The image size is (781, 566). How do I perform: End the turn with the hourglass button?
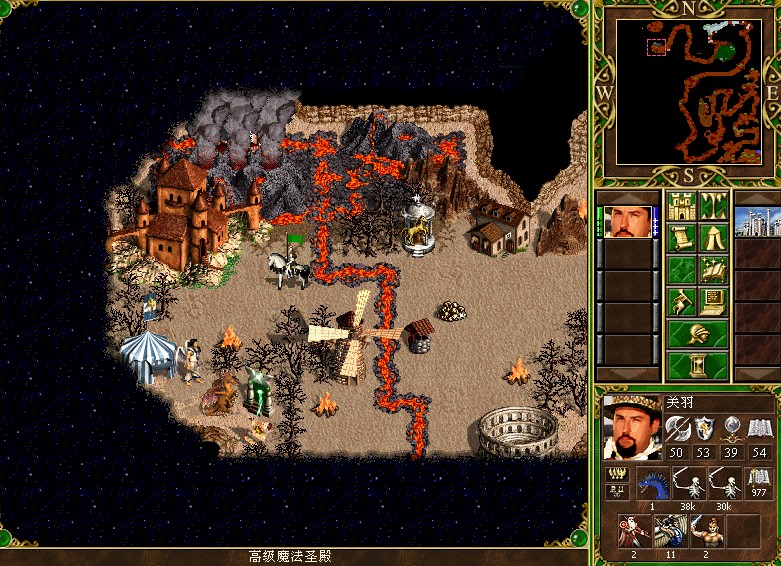tap(697, 365)
